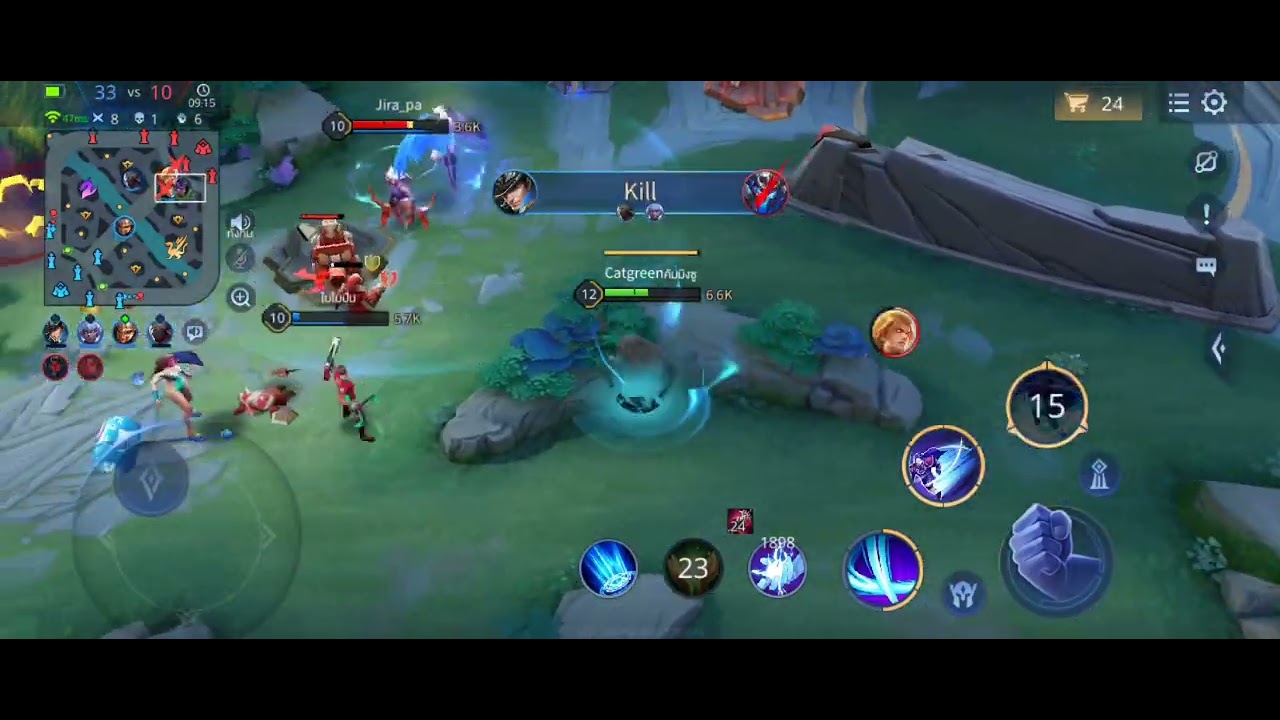Tap the talent spell showing 23 cooldown
This screenshot has height=720, width=1280.
(x=692, y=568)
